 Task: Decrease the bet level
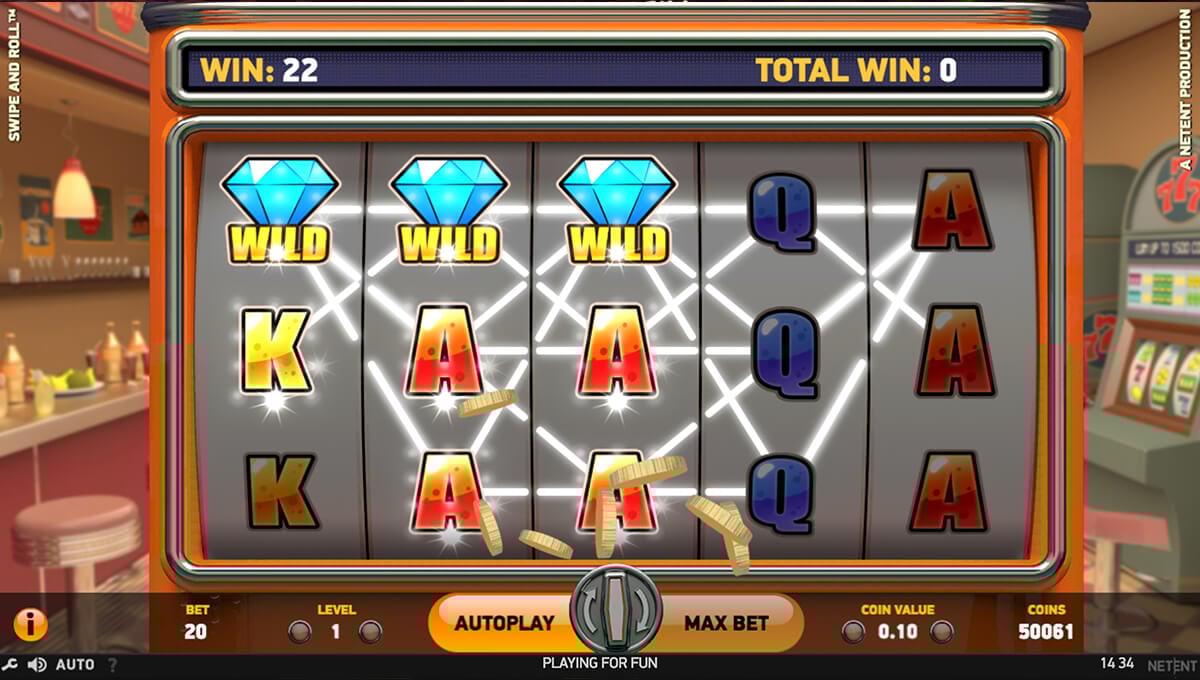pos(299,632)
